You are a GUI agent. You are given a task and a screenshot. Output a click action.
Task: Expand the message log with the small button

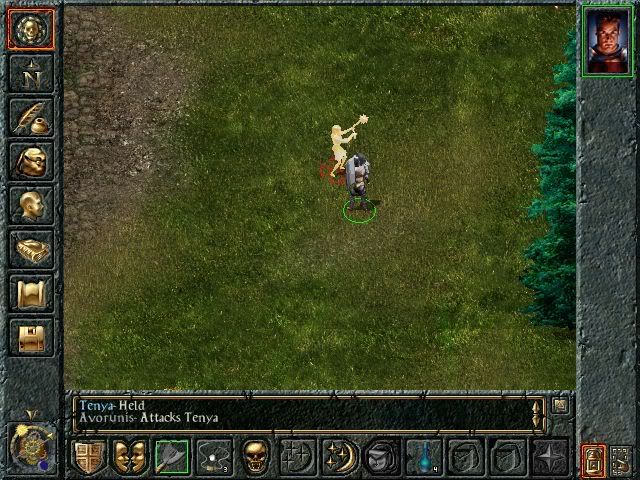560,405
